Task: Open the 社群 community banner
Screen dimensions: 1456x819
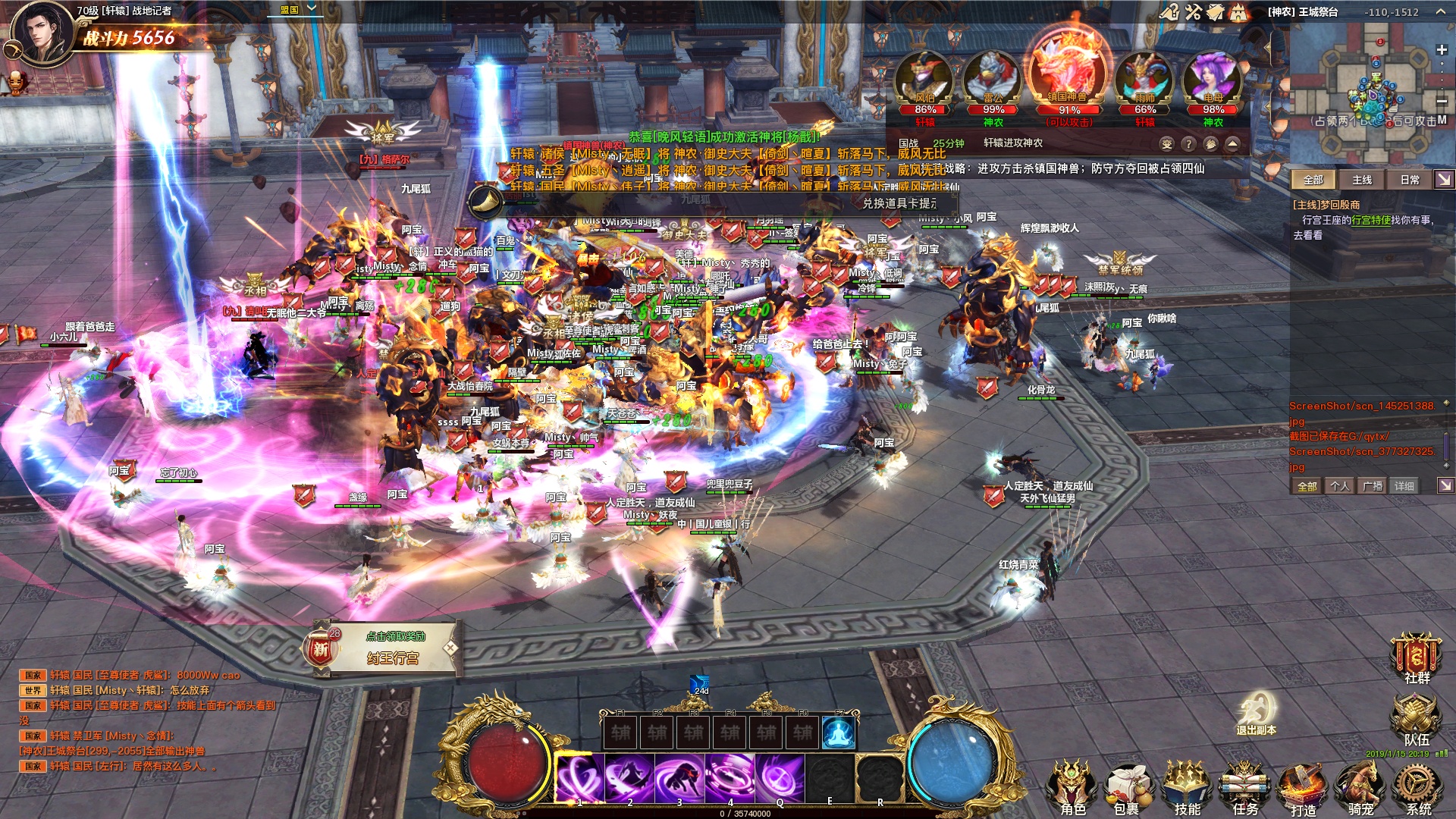Action: (x=1415, y=656)
